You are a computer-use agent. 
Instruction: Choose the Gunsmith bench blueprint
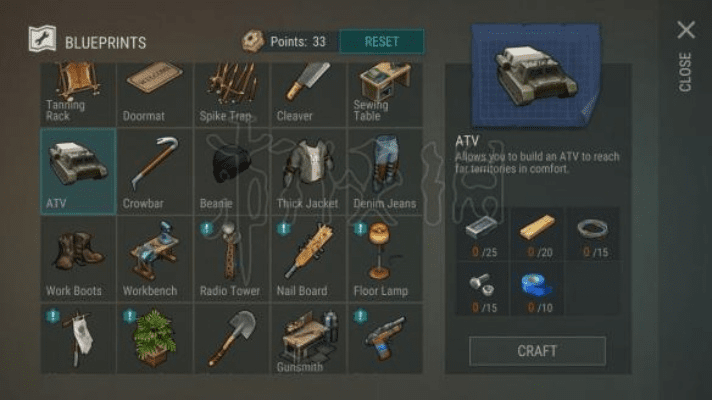(308, 340)
